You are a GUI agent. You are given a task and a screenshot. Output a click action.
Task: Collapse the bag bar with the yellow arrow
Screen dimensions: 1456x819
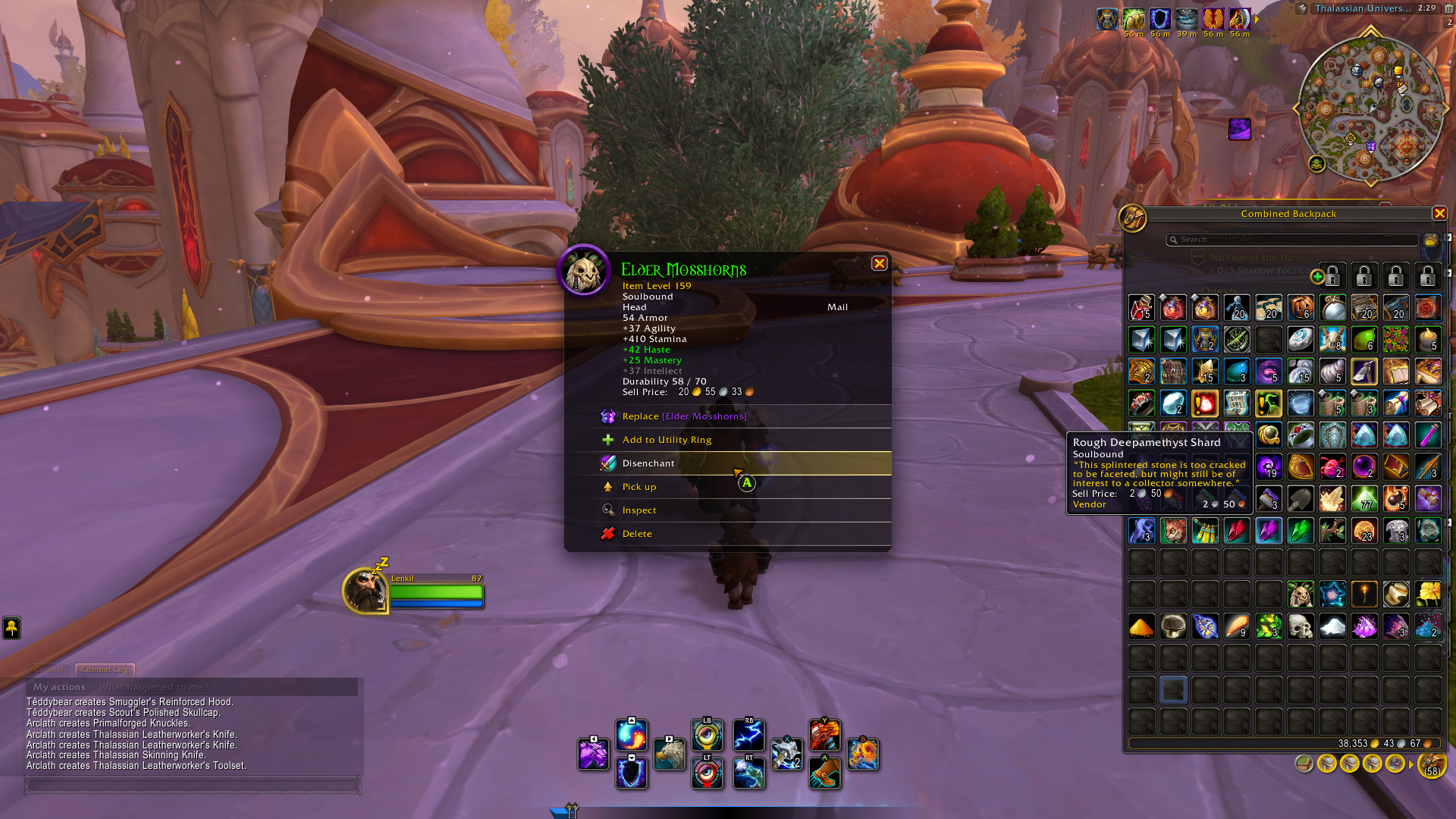1410,763
